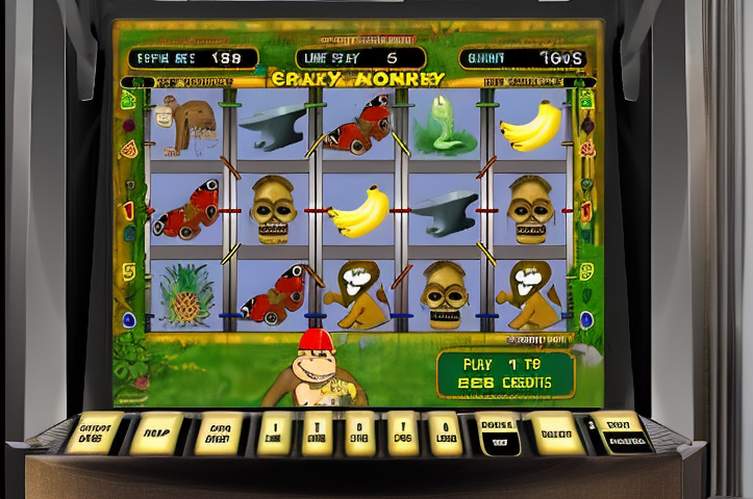Pick the 5 Lines button

[360, 434]
